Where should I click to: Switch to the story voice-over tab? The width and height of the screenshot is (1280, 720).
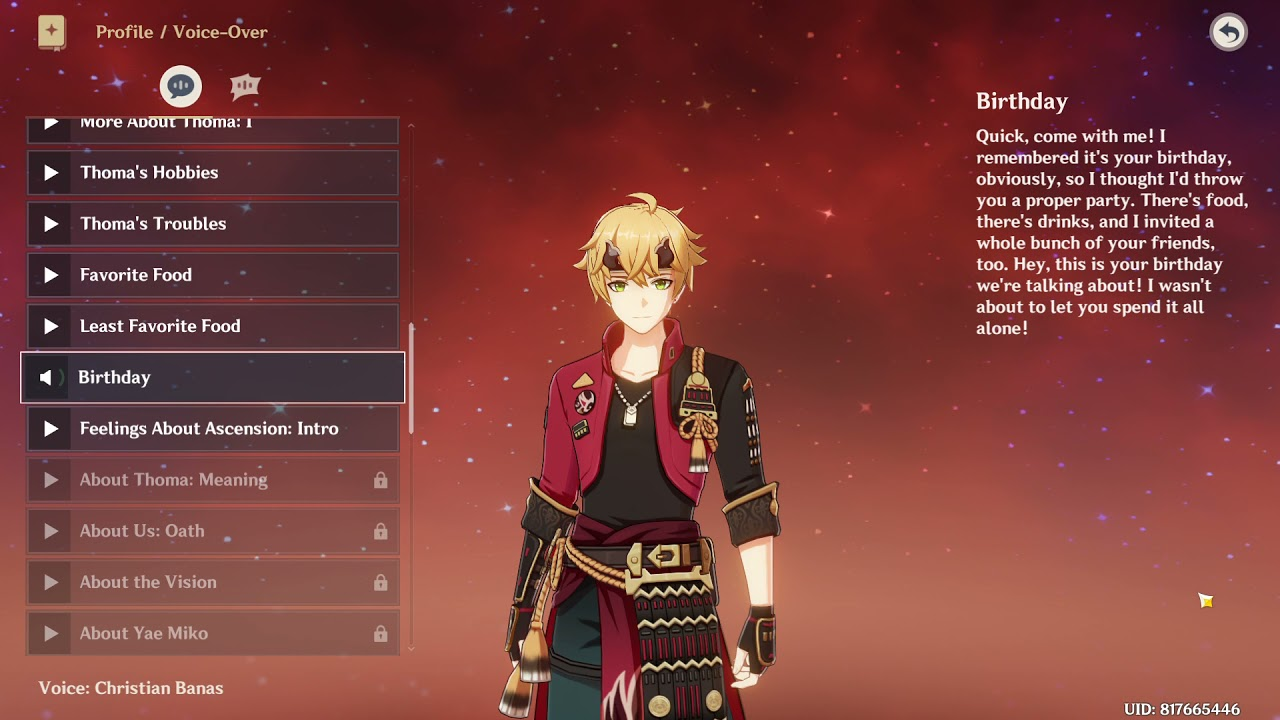181,87
